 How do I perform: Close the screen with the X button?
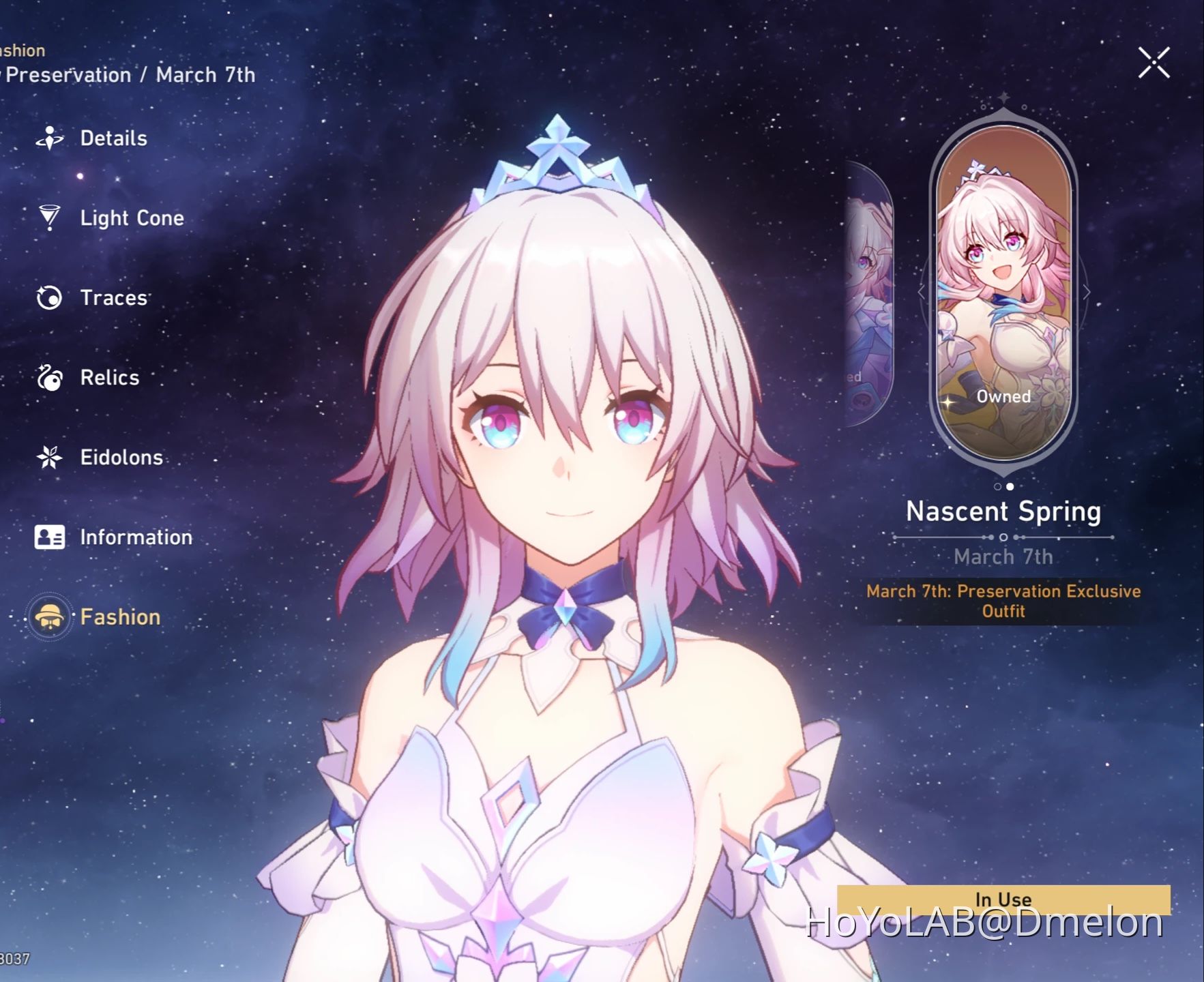1154,62
